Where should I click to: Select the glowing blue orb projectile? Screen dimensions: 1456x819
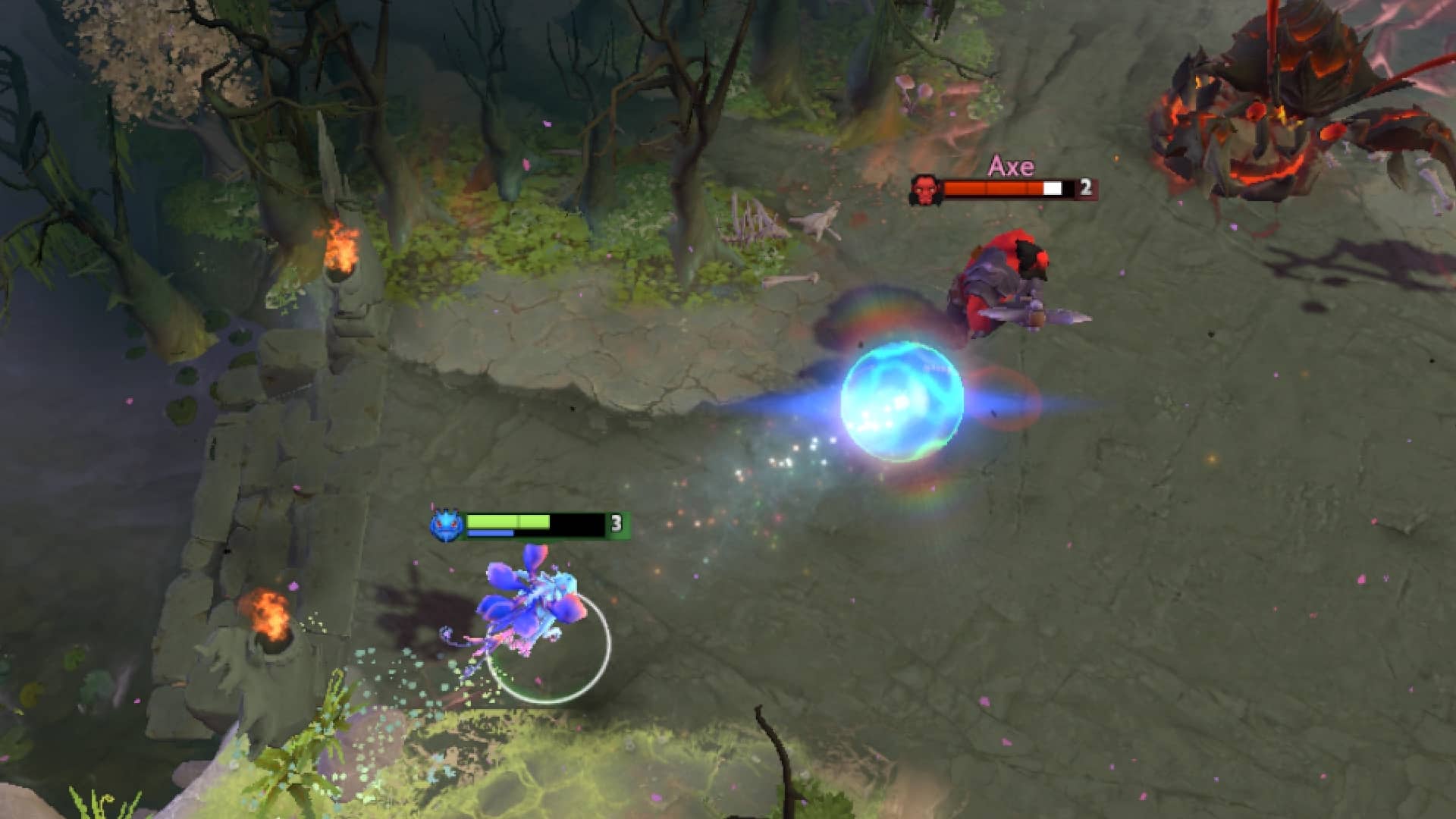pyautogui.click(x=902, y=402)
